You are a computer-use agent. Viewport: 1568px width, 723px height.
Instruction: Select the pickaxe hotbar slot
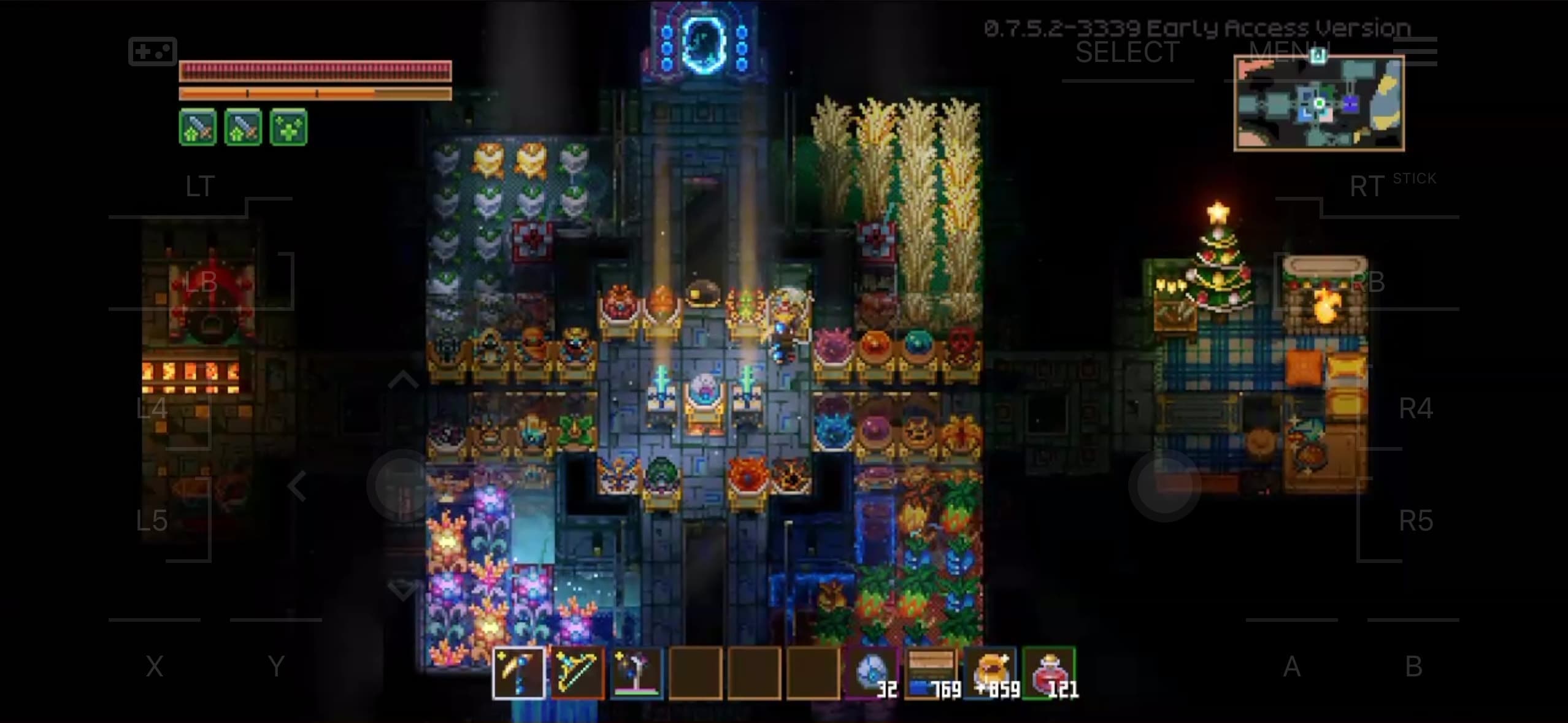[518, 673]
